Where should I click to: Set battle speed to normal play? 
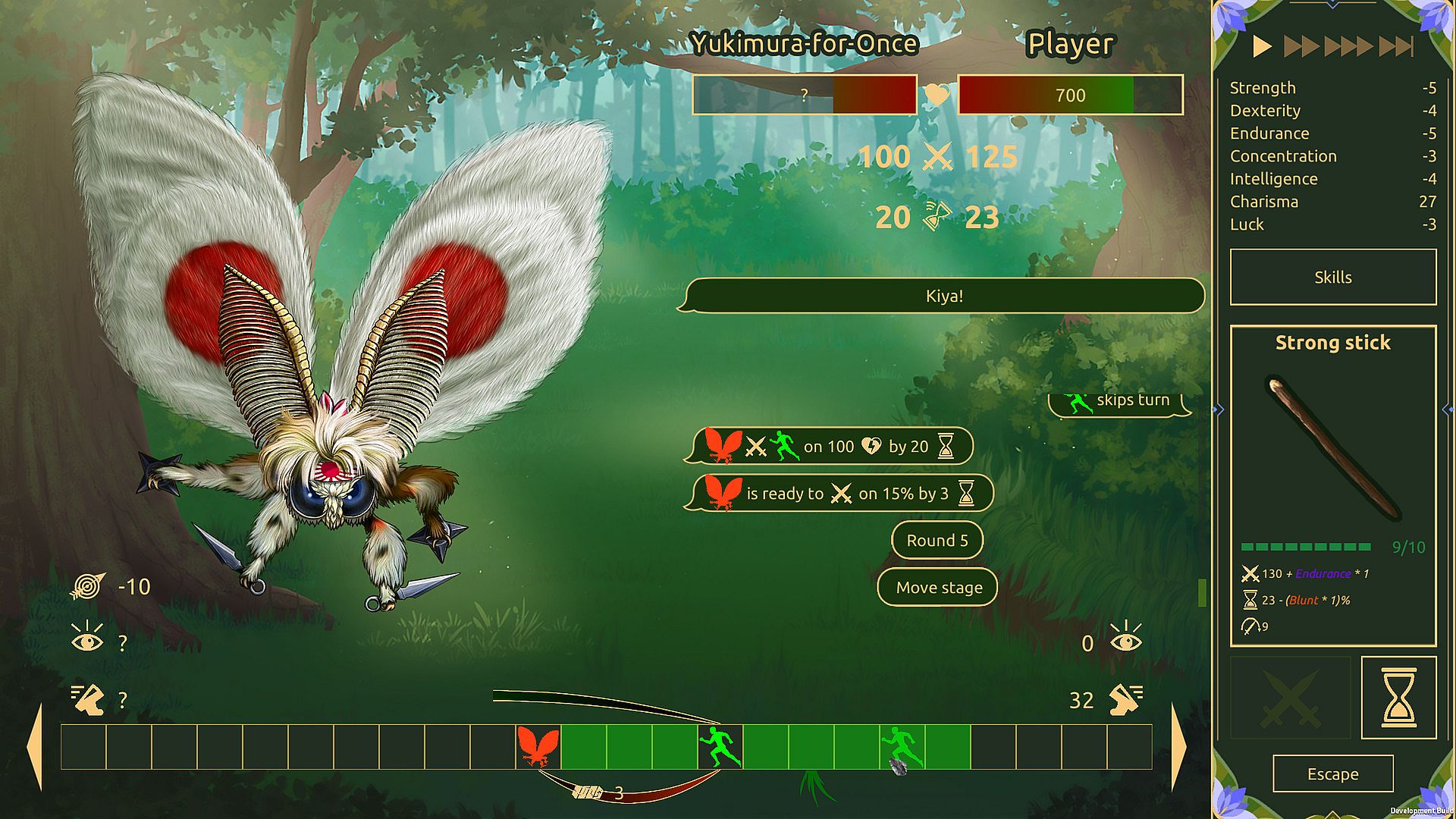1262,47
